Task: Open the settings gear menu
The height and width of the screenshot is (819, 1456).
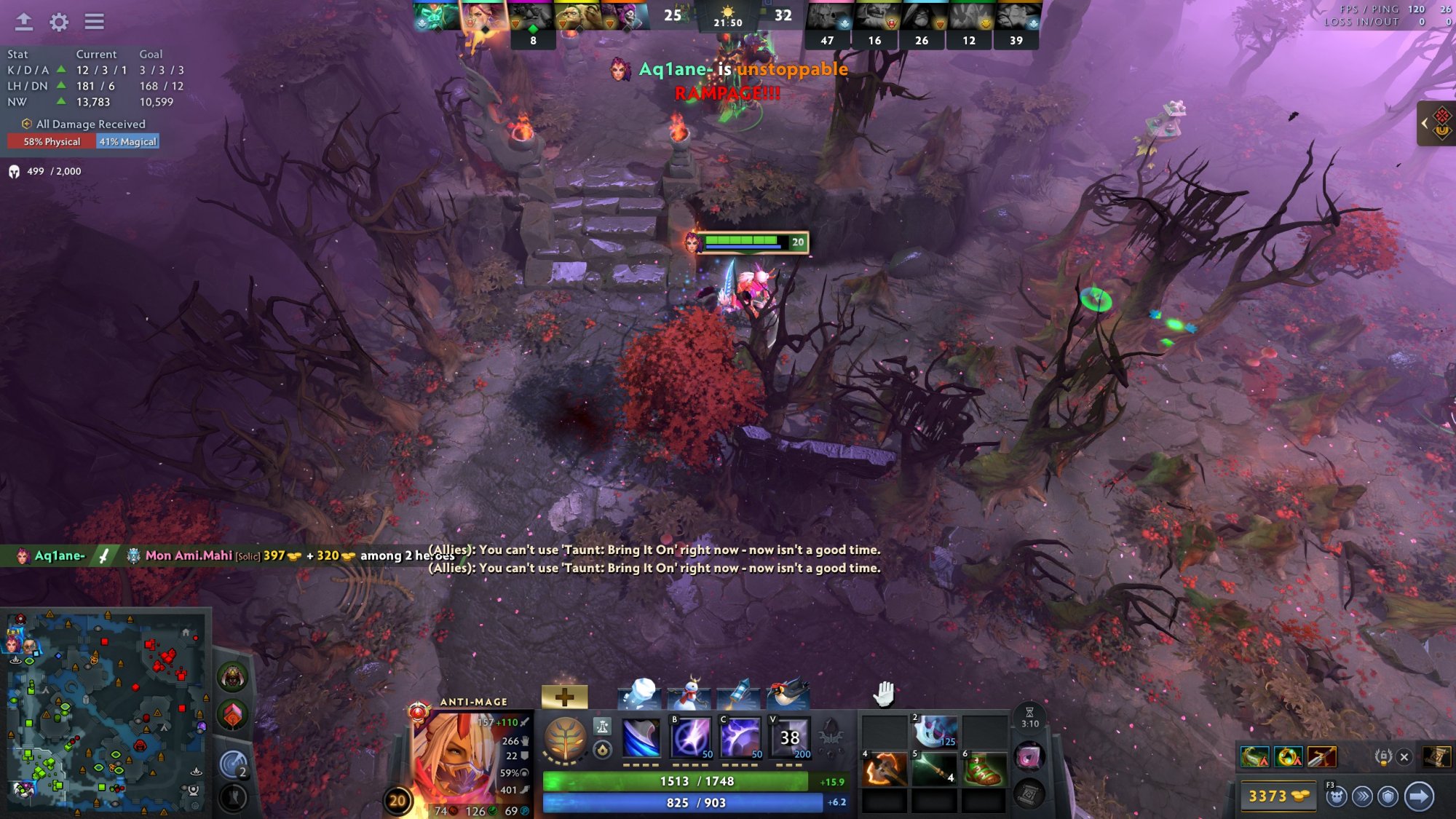Action: pos(59,22)
